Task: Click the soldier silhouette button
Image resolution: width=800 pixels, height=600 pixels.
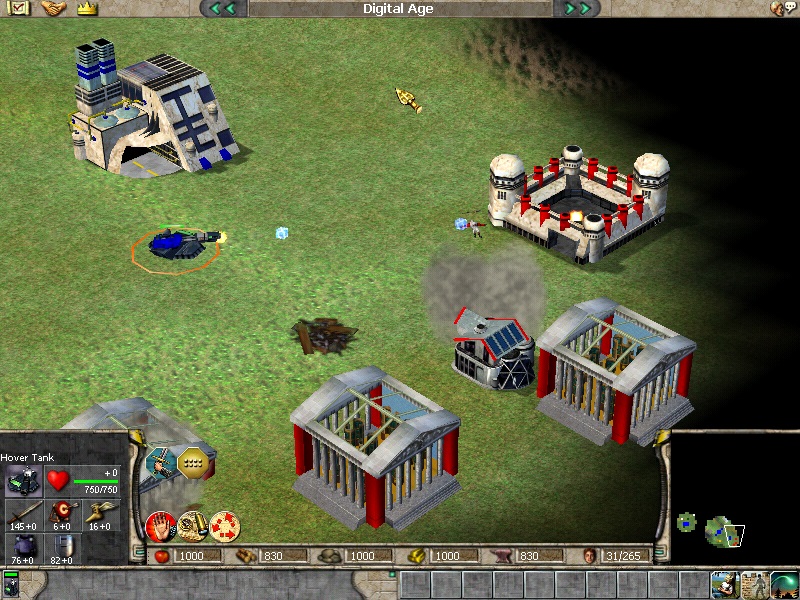Action: [x=754, y=584]
